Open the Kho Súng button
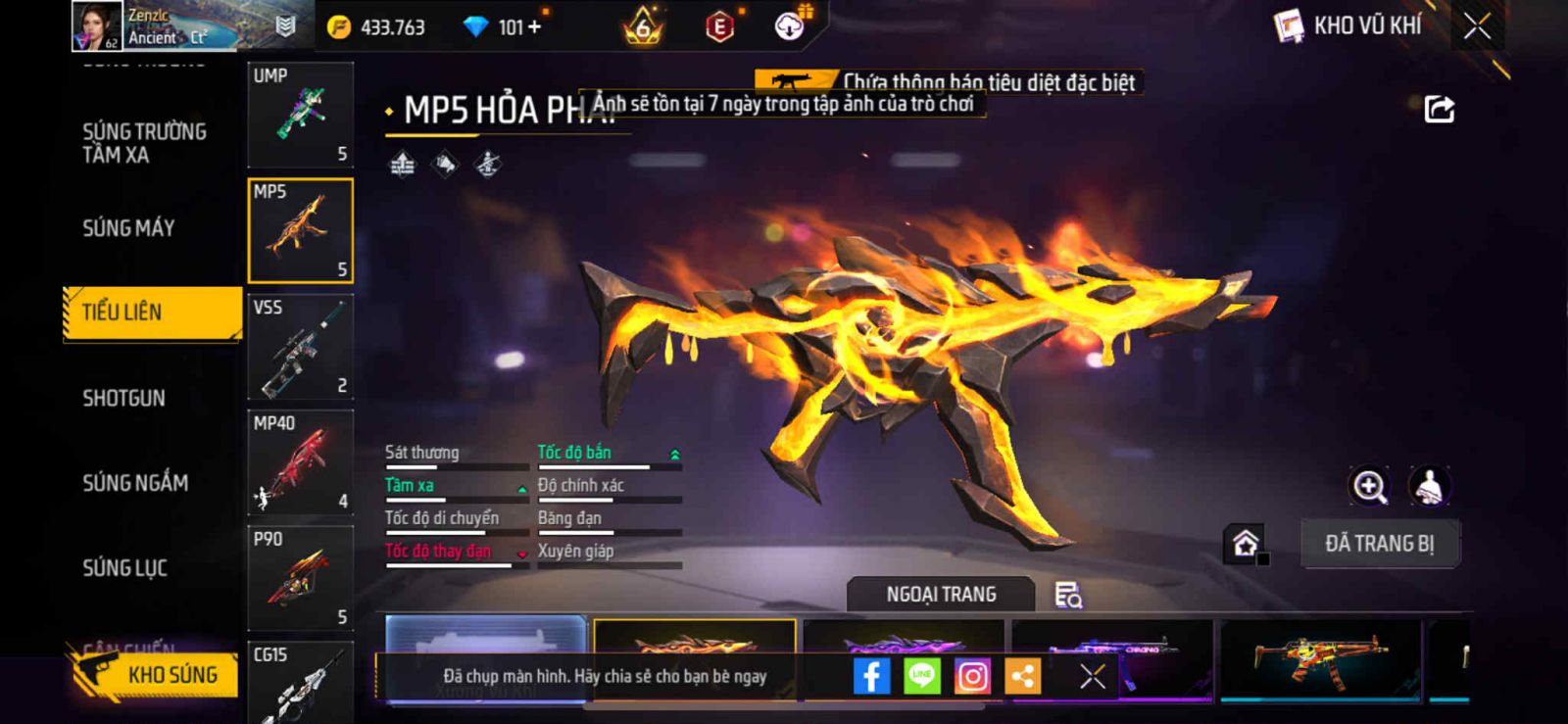 click(157, 675)
